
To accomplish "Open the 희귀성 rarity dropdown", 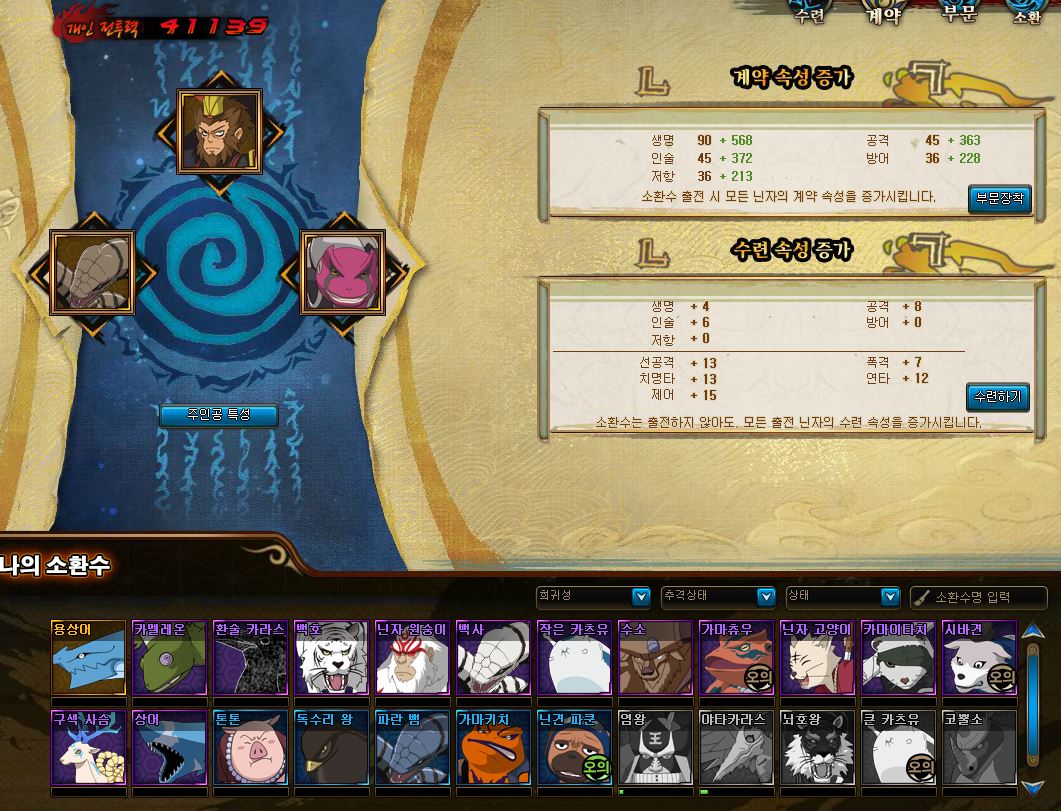I will tap(593, 597).
